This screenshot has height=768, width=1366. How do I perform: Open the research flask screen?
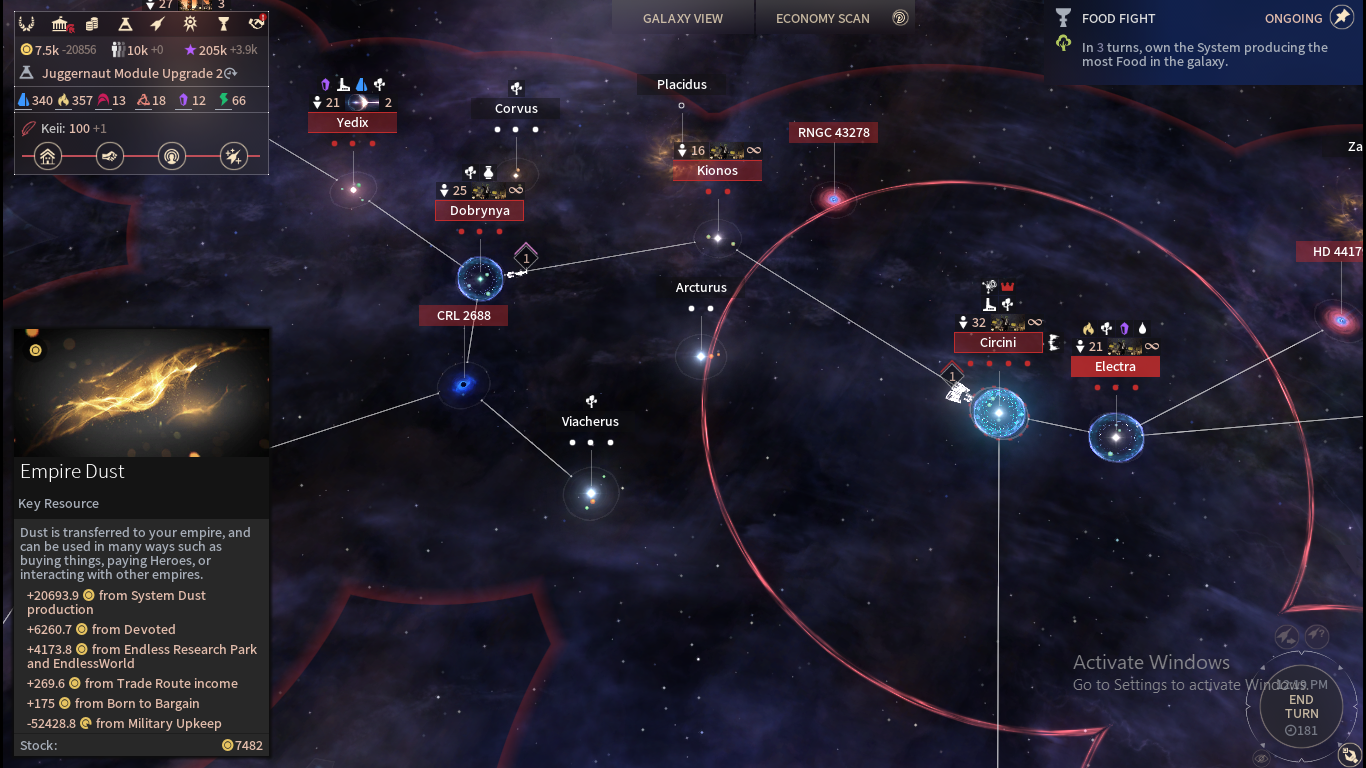point(125,24)
